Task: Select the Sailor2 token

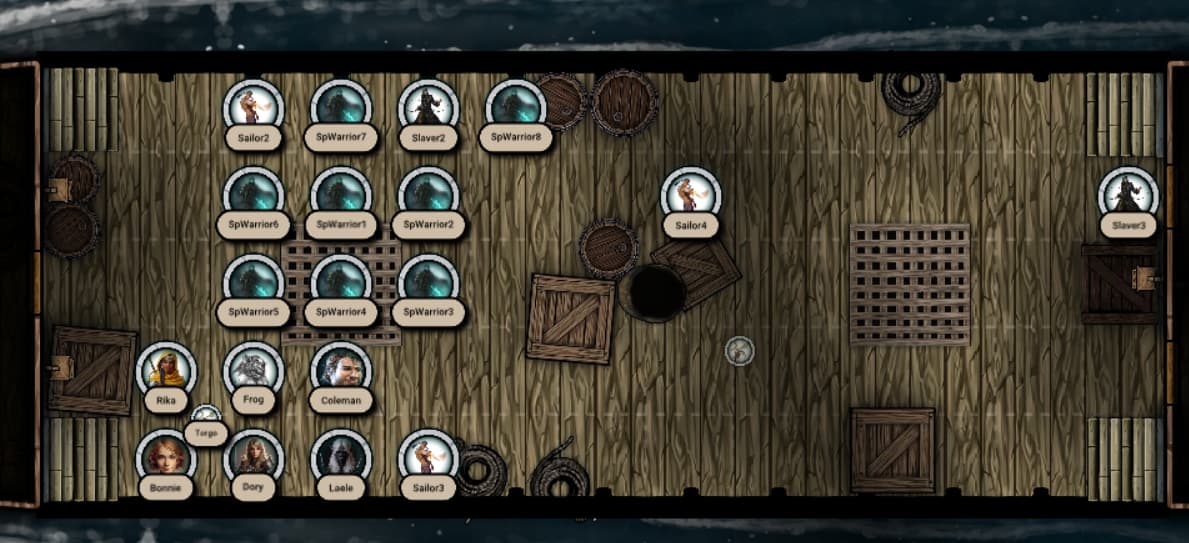Action: pos(254,108)
